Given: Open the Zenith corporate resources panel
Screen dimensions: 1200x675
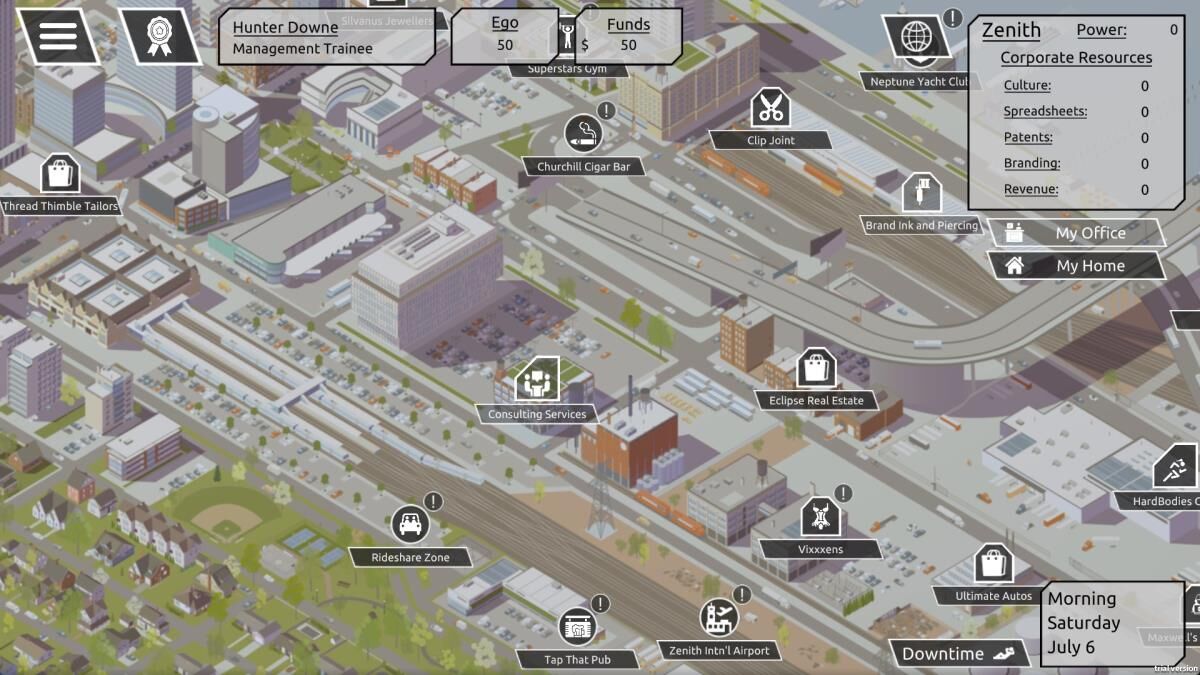Looking at the screenshot, I should coord(1076,110).
